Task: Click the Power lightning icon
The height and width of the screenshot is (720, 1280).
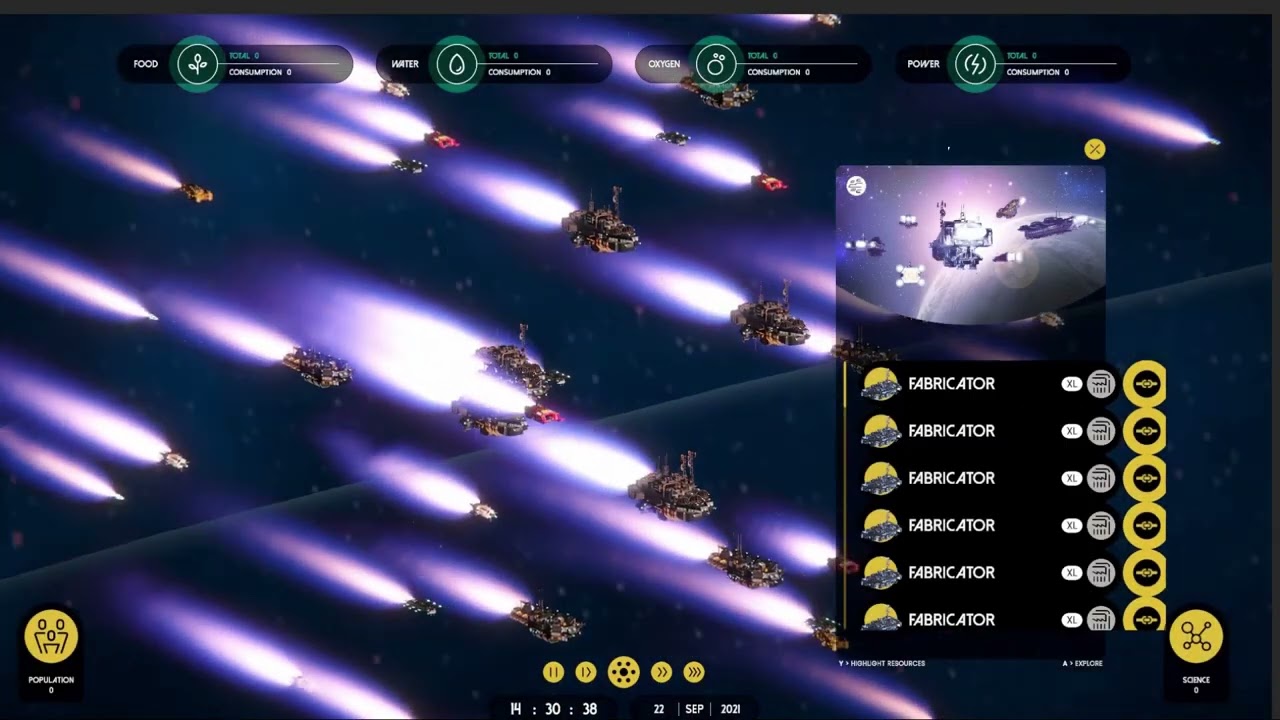Action: pos(975,64)
